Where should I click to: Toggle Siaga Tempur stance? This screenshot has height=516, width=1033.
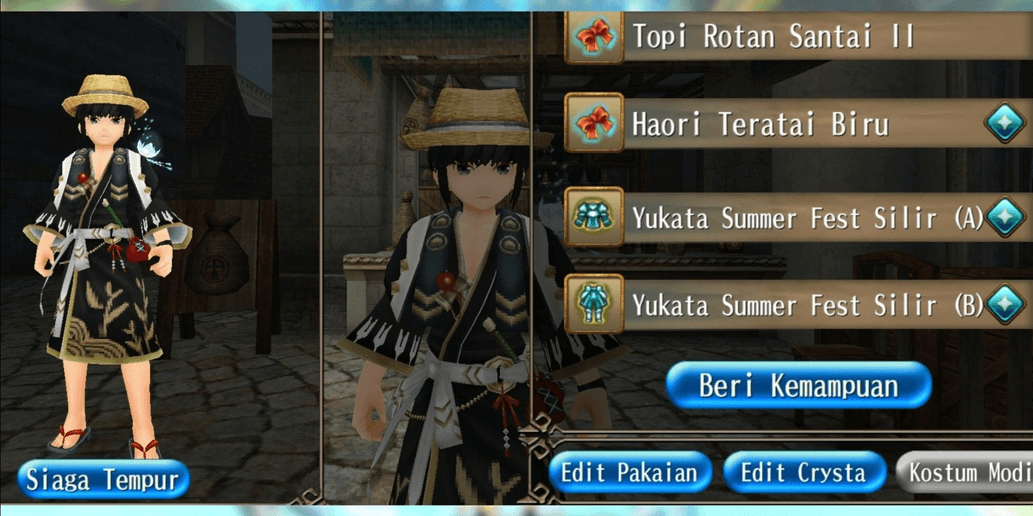coord(103,479)
